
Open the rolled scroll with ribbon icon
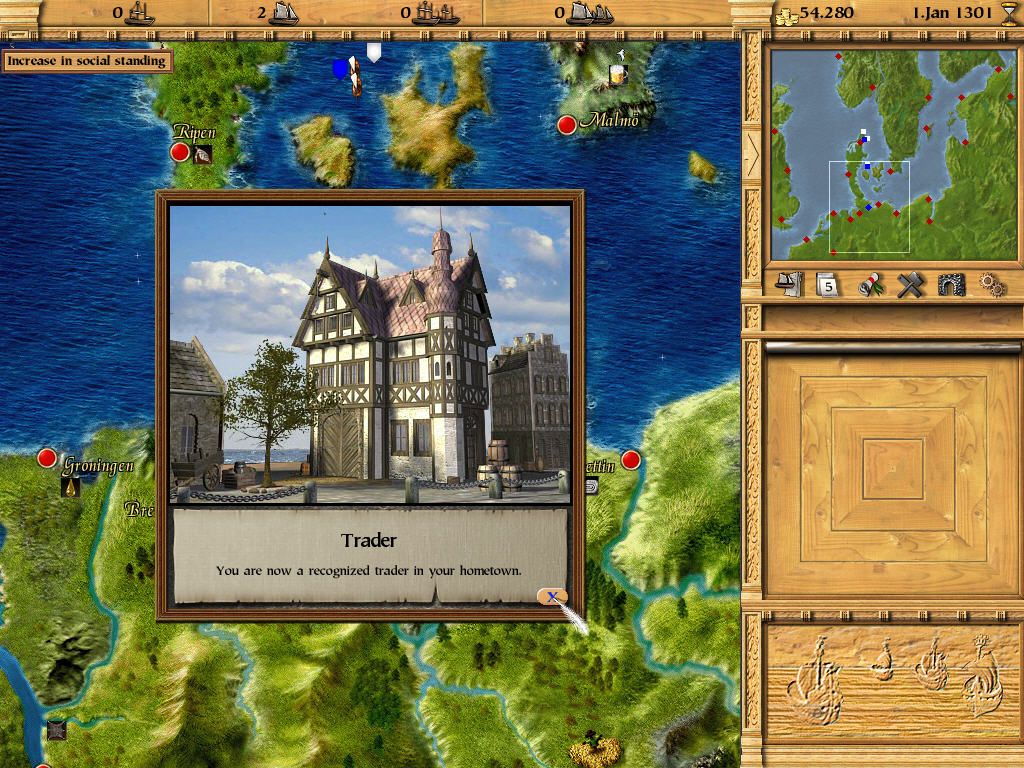coord(871,286)
